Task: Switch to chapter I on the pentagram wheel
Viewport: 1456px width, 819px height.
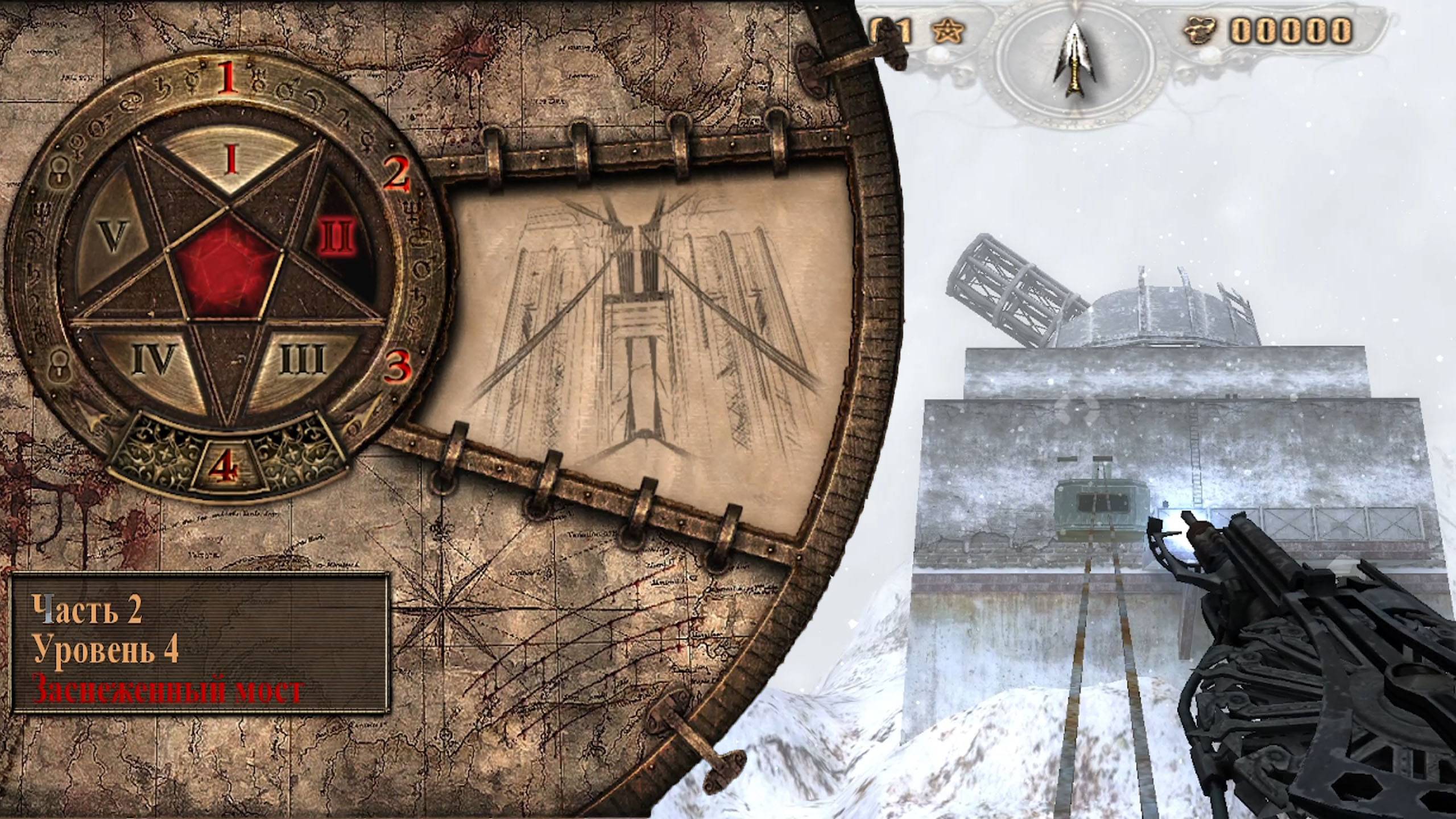Action: tap(230, 159)
